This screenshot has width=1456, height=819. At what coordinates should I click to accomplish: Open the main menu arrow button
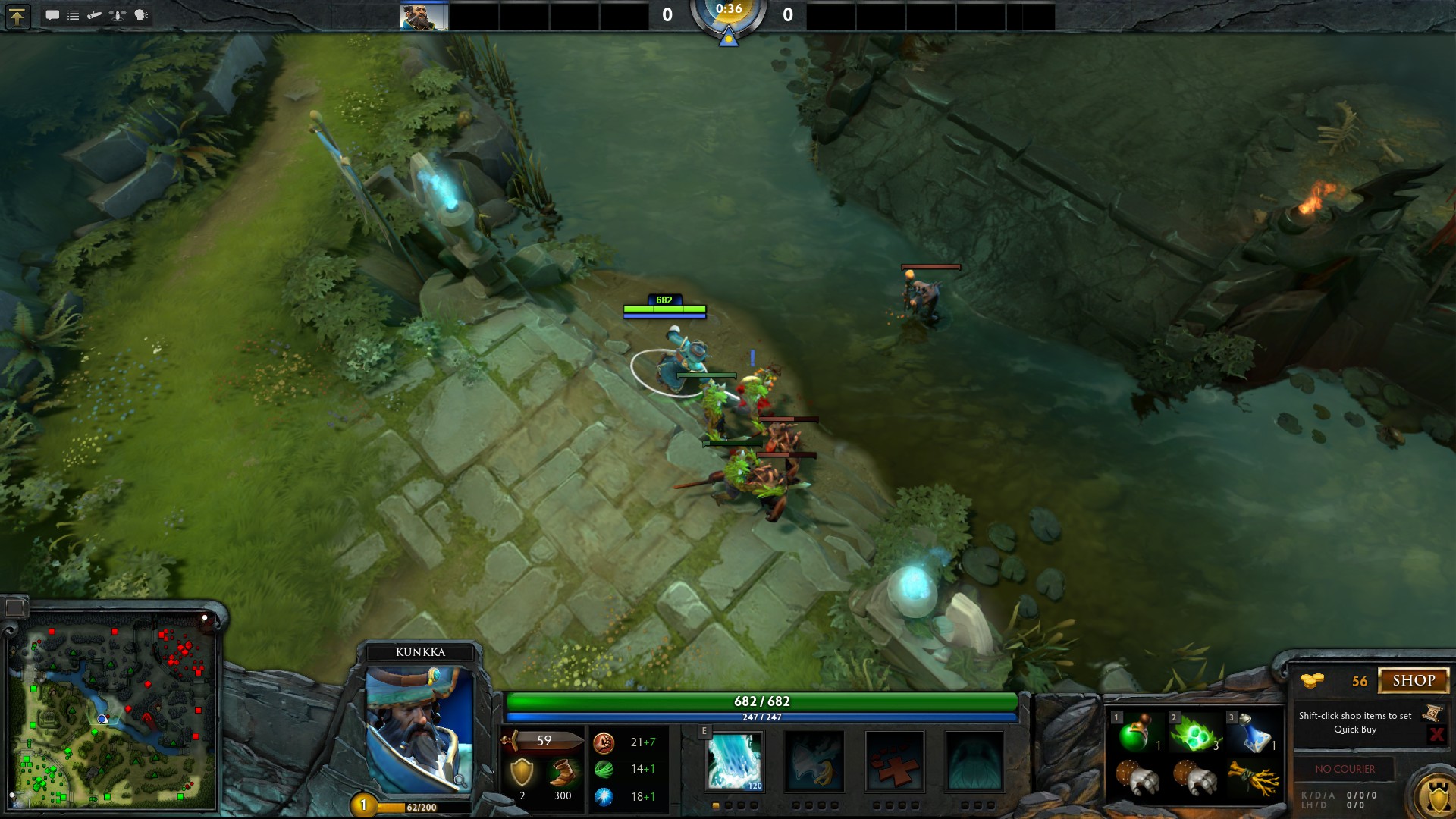pos(17,15)
